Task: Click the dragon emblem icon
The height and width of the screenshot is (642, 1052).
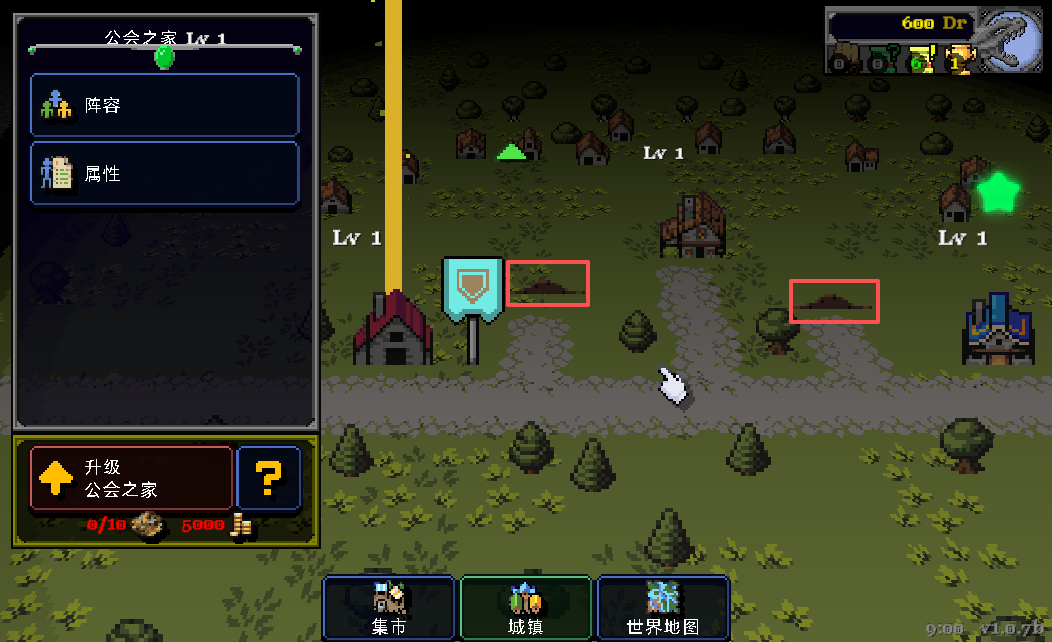Action: point(1010,40)
